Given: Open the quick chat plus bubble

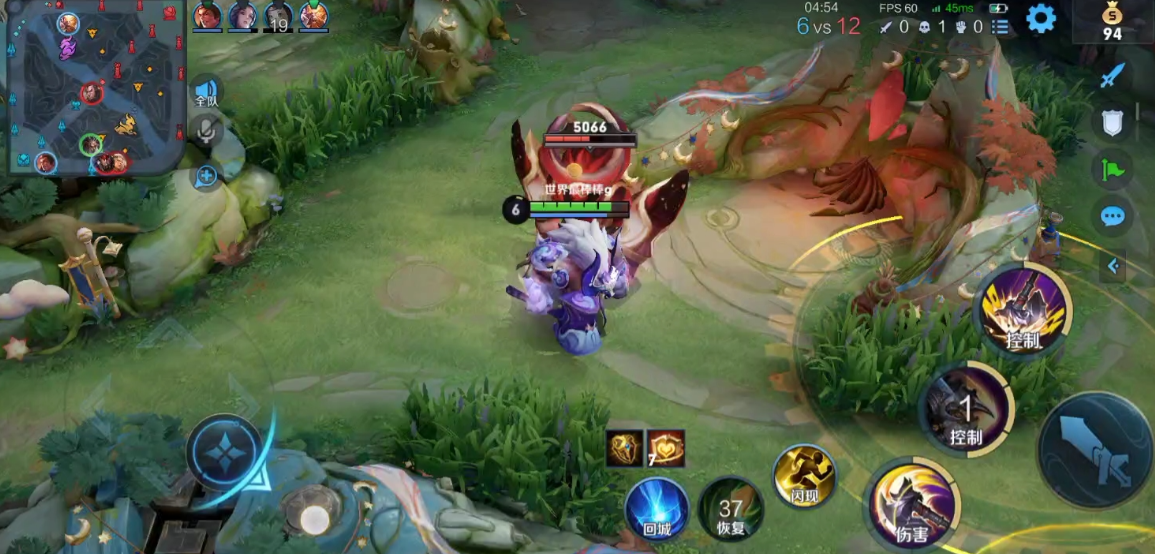Looking at the screenshot, I should point(206,177).
